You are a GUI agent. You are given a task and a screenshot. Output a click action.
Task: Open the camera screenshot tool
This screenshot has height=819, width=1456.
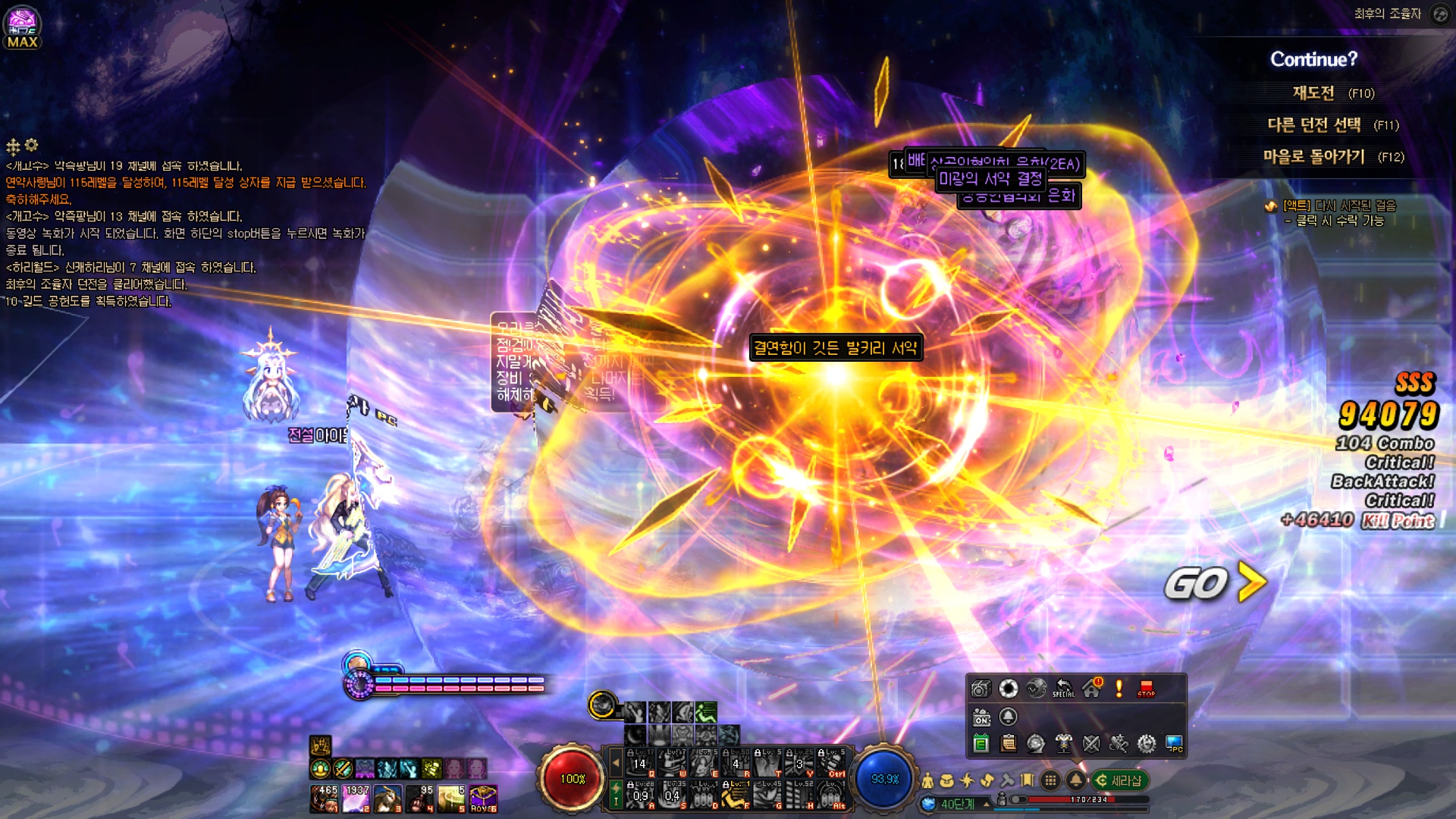981,689
